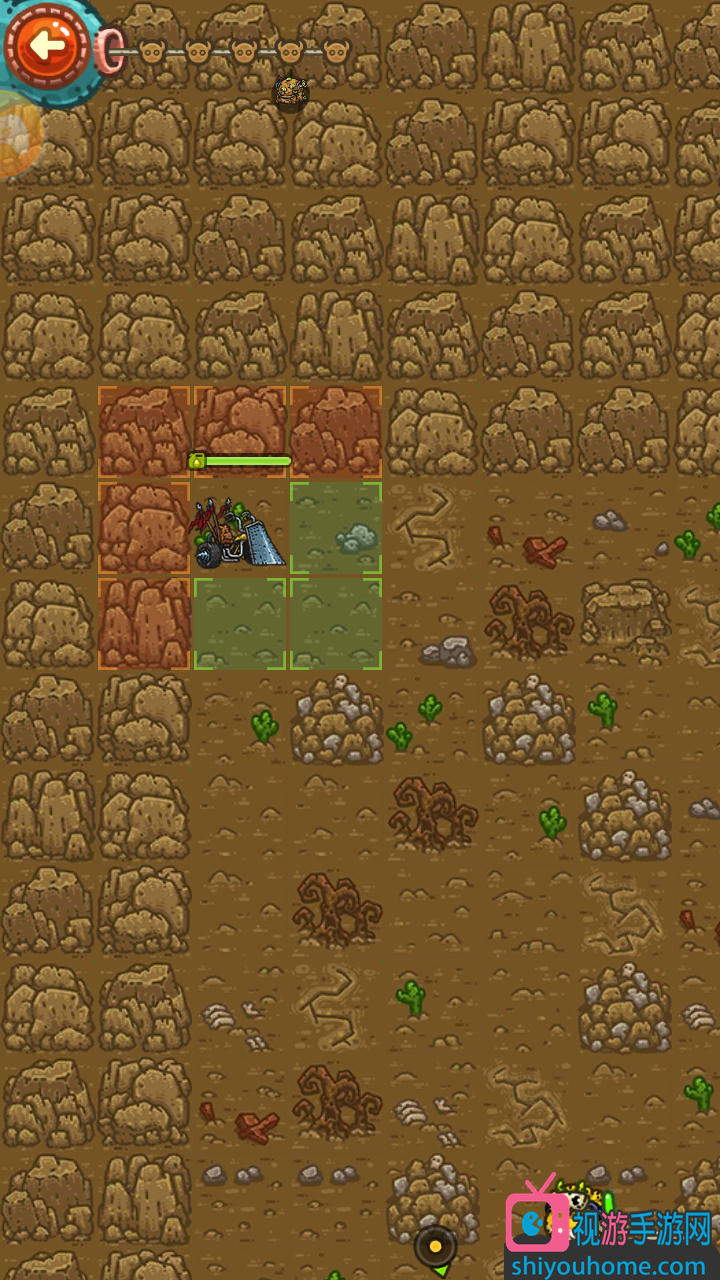Target the red tile directly left of the vehicle

144,528
